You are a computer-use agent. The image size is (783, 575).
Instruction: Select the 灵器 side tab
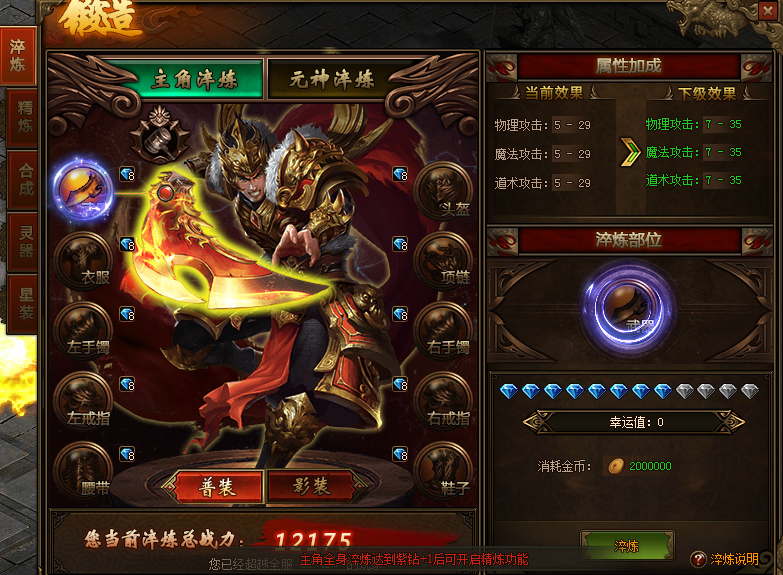(x=22, y=240)
